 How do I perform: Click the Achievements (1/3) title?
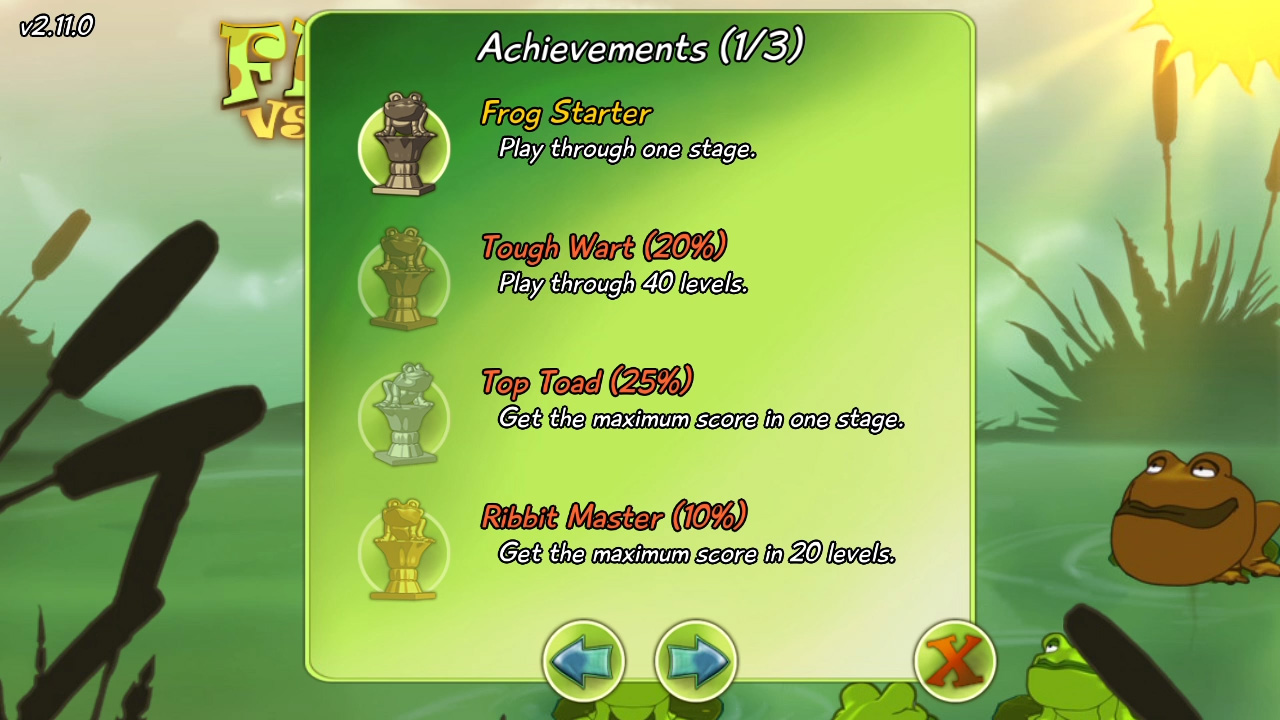(x=640, y=45)
